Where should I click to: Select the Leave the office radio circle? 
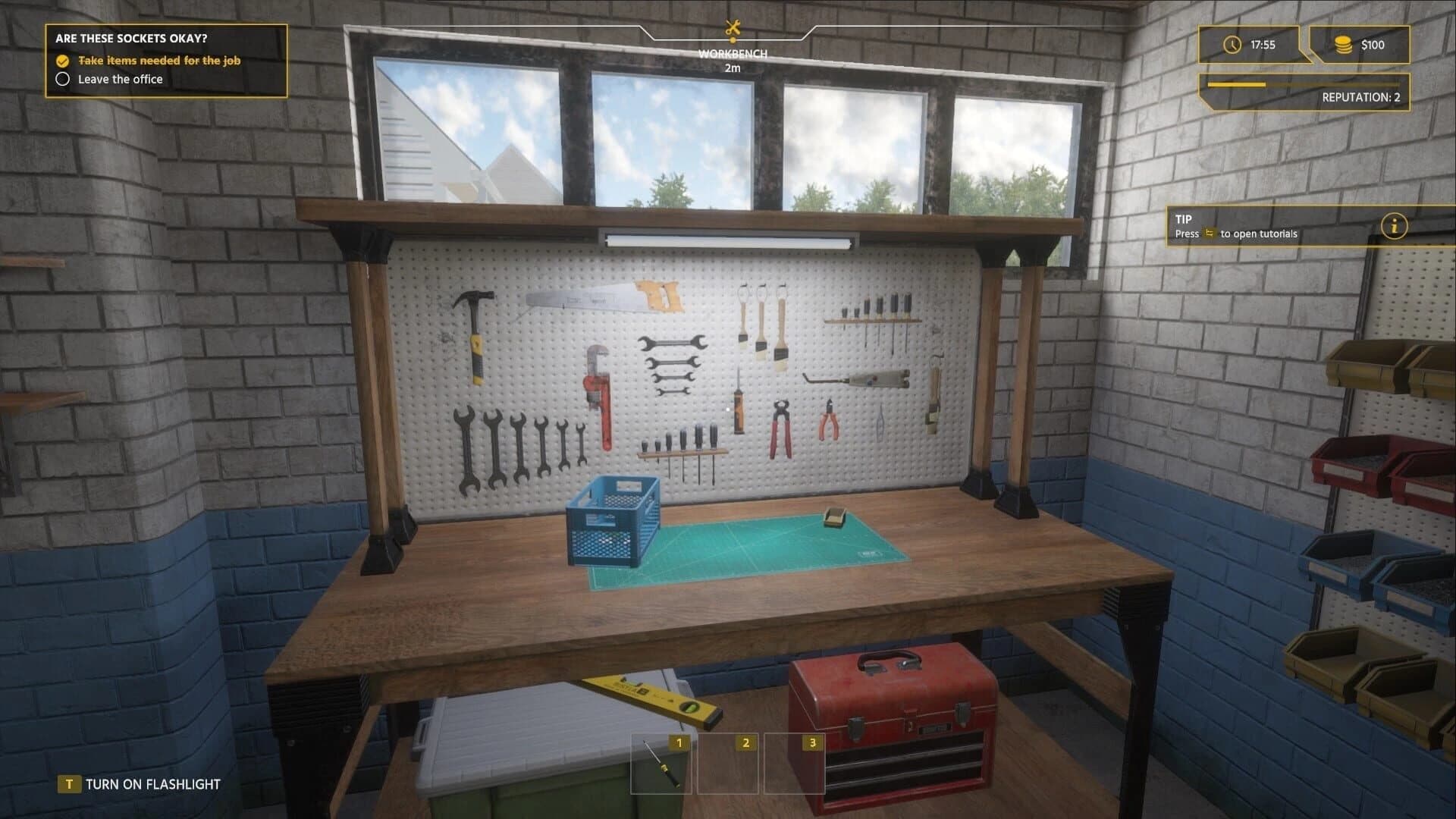point(63,79)
